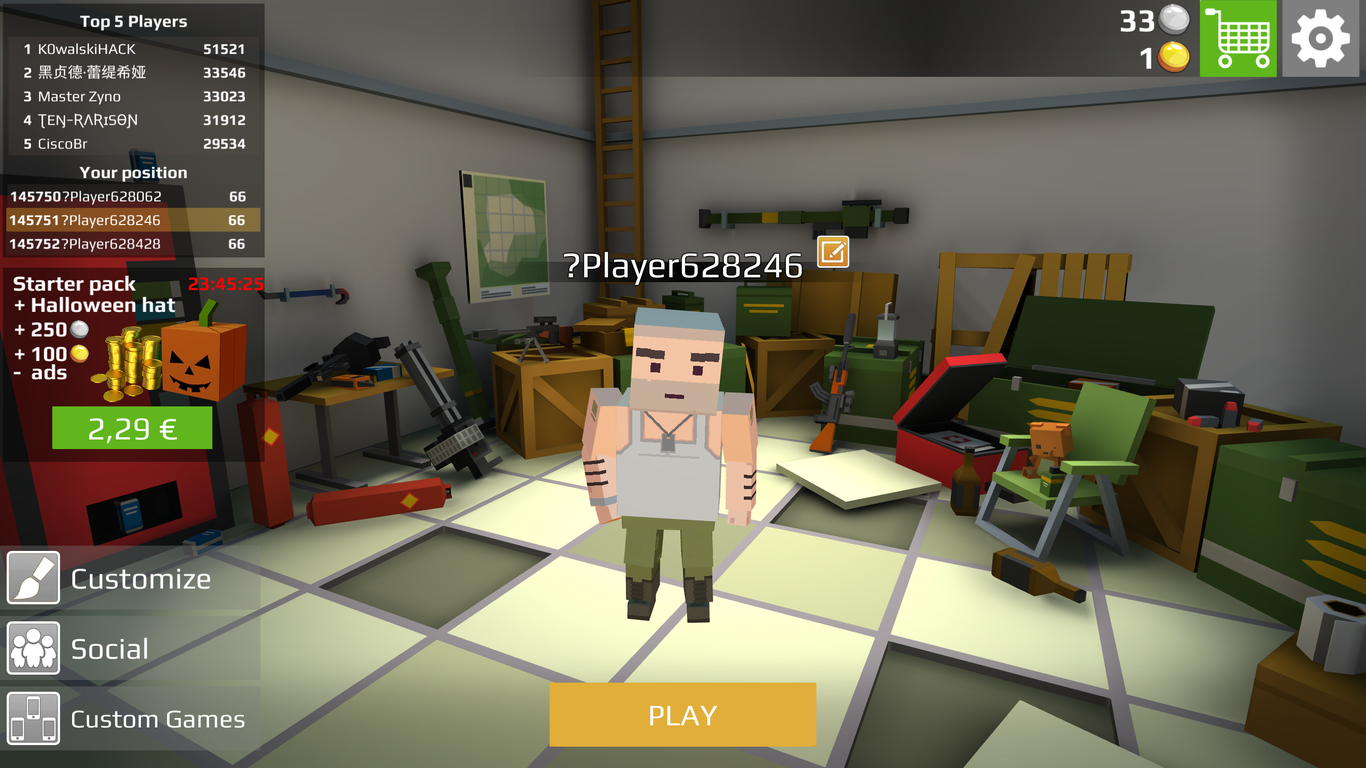Screen dimensions: 1366x768
Task: Open the in-game shop cart icon
Action: click(x=1238, y=38)
